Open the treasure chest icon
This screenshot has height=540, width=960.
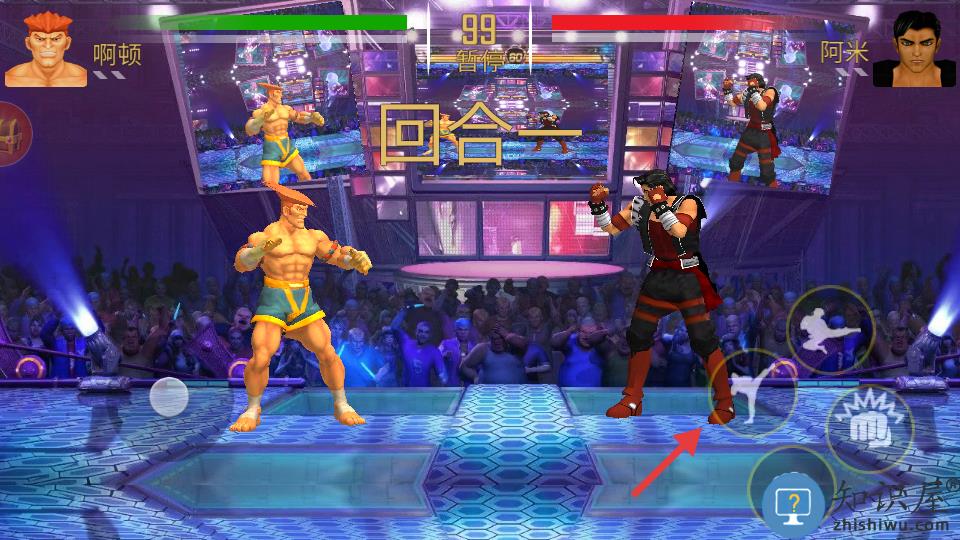click(x=10, y=131)
